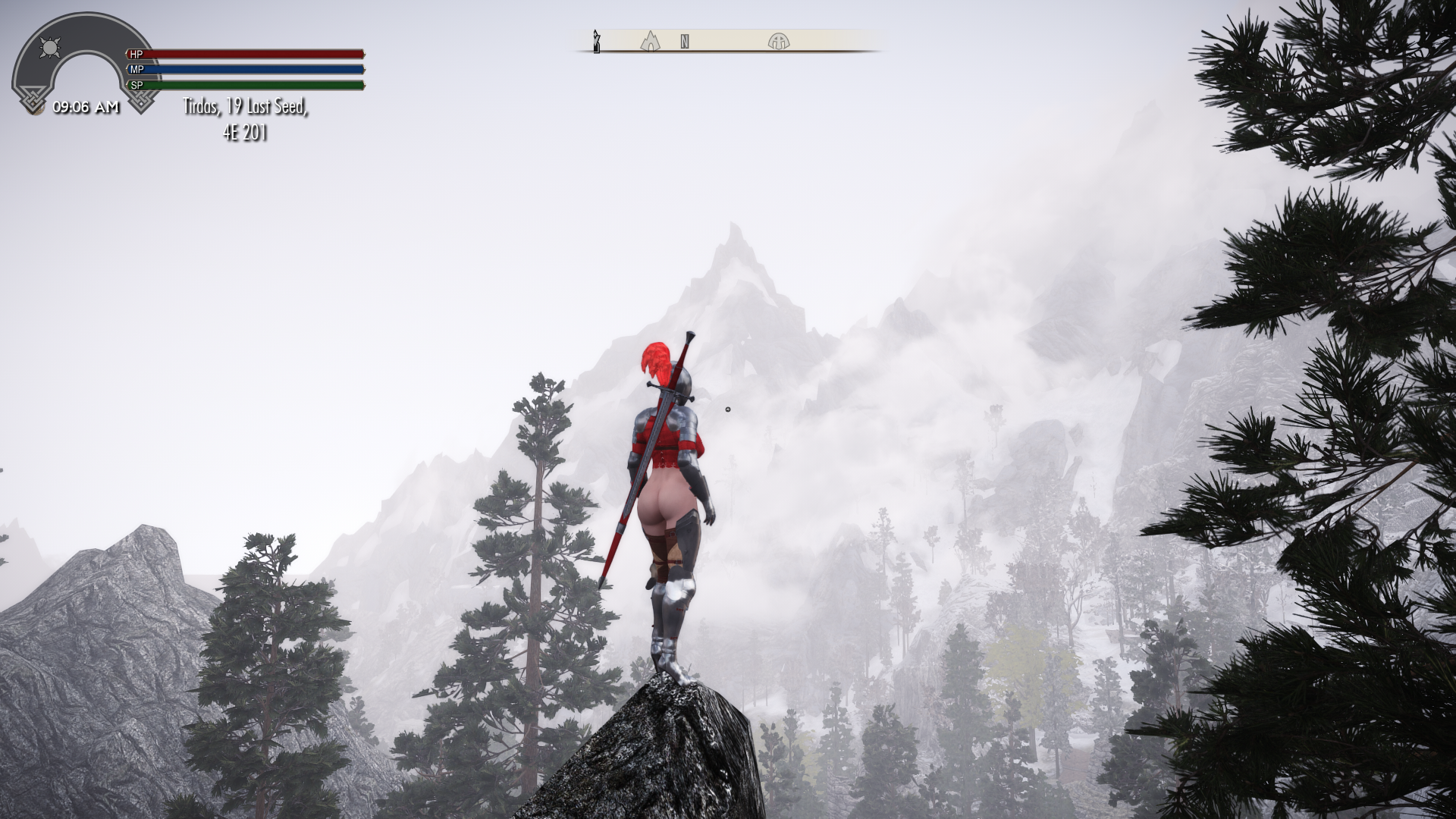
Task: Click the North cardinal marker on the compass
Action: (x=685, y=42)
